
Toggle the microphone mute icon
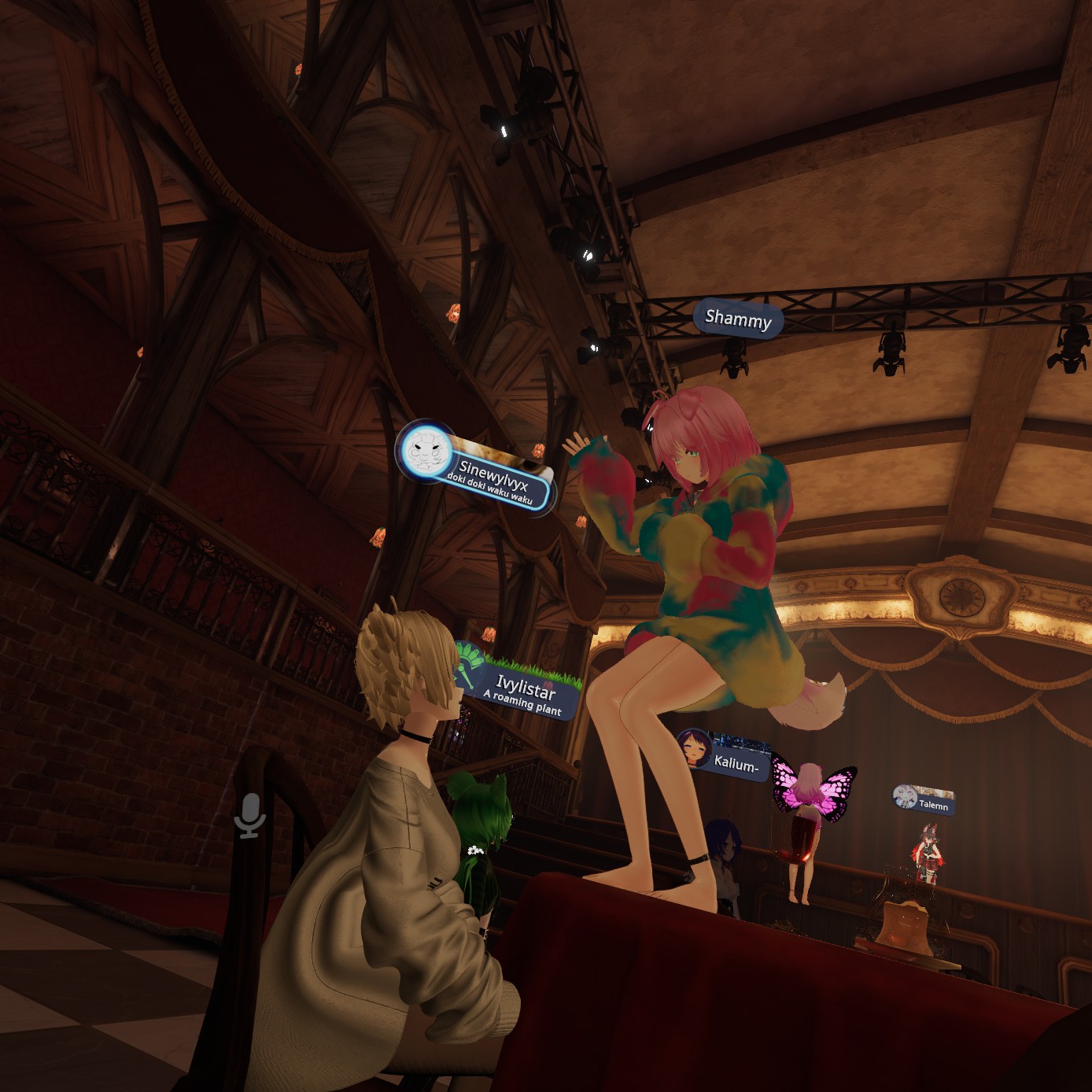pos(250,816)
